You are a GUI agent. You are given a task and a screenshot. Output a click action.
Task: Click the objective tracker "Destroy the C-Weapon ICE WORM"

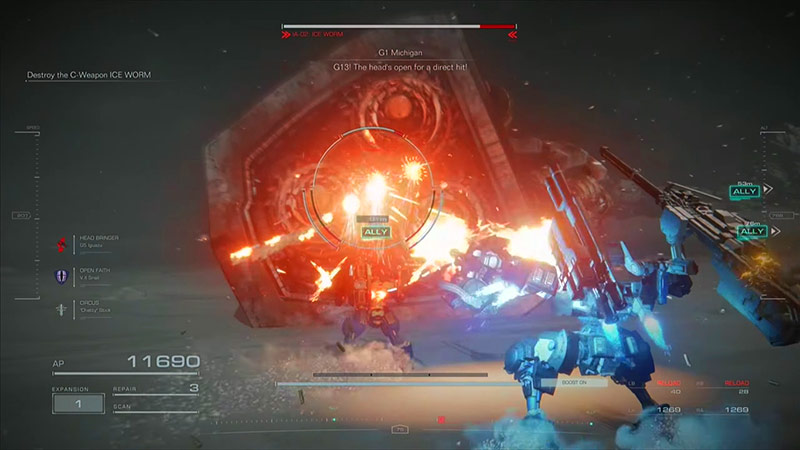(x=88, y=76)
